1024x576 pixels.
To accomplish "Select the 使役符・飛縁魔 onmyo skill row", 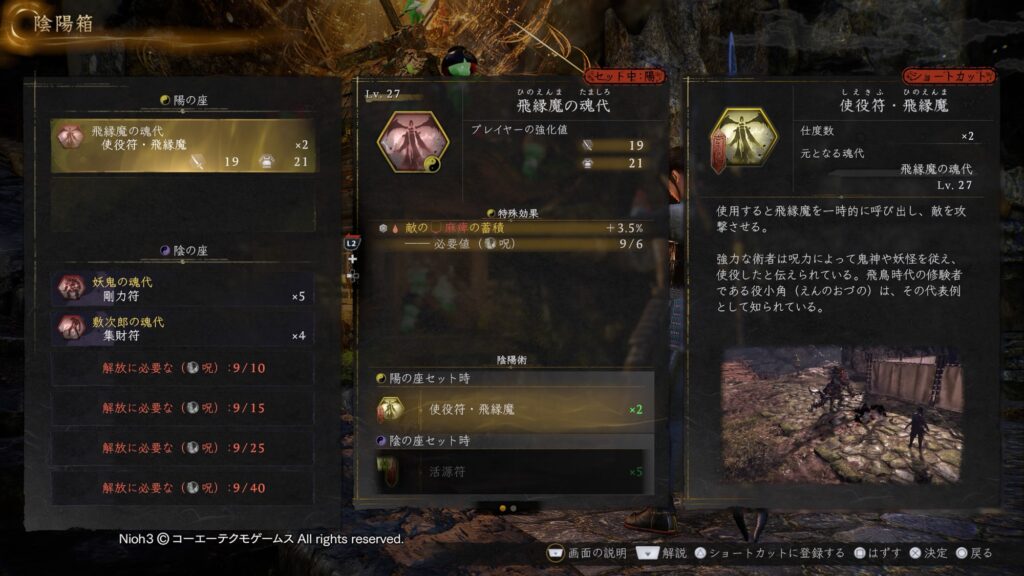I will pyautogui.click(x=510, y=409).
